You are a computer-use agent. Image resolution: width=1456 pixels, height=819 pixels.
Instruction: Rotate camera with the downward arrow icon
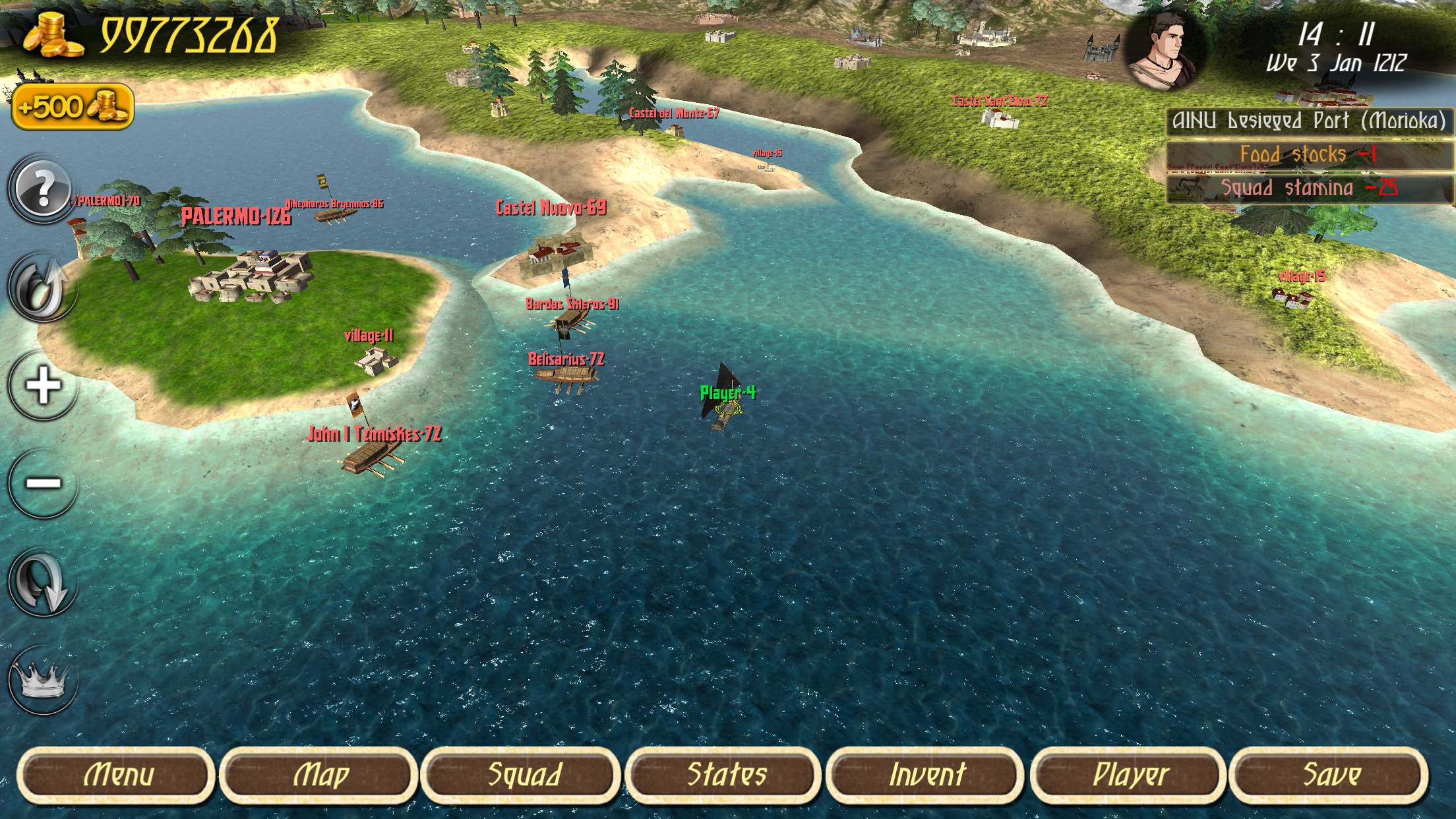click(x=43, y=582)
